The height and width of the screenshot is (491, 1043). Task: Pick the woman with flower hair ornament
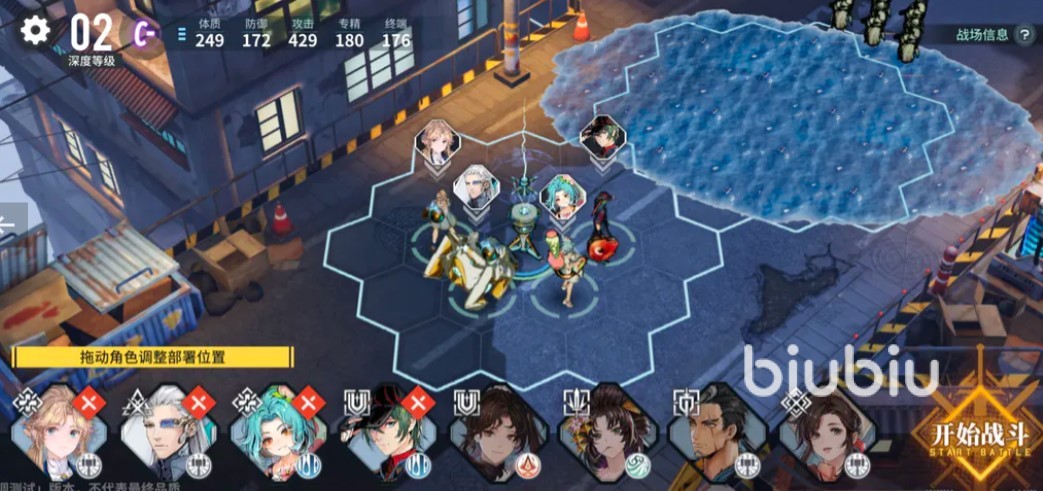(603, 430)
